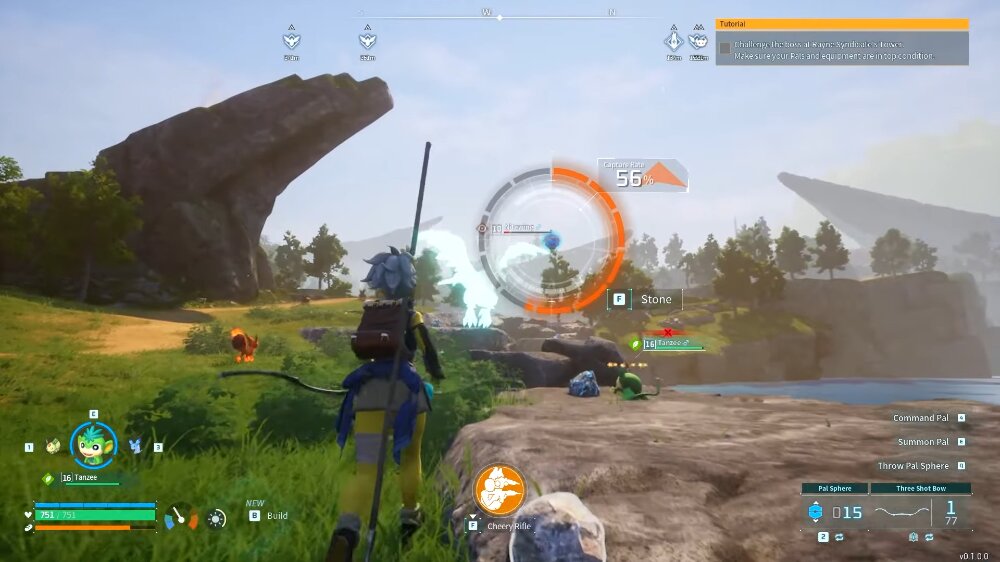
Task: Click the compass bar heading strip
Action: [499, 16]
